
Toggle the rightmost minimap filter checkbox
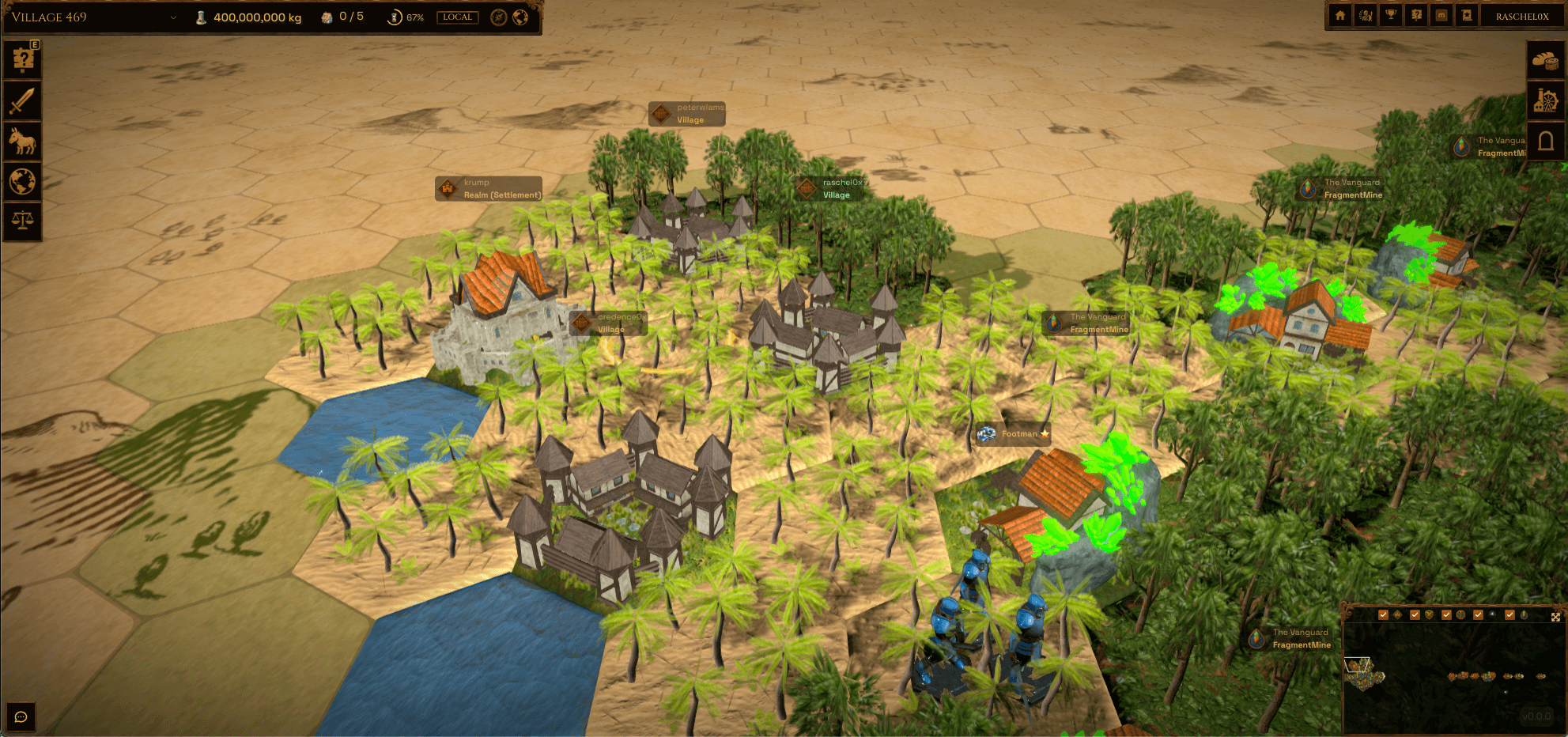coord(1509,614)
